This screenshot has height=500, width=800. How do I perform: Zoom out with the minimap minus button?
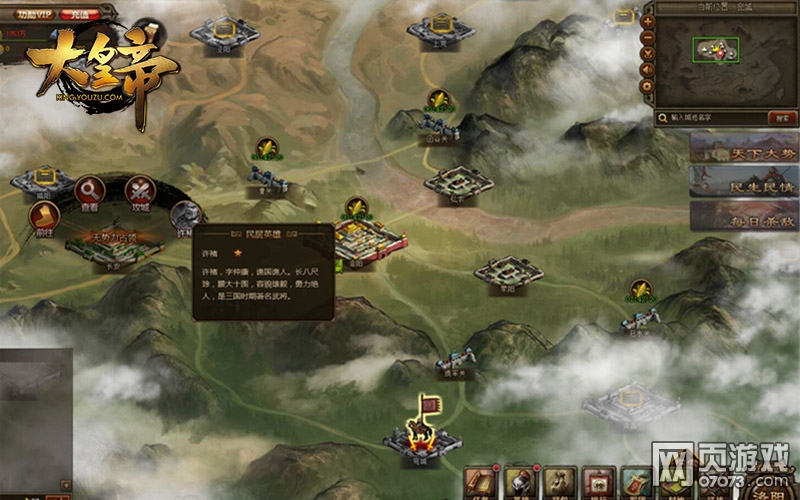[648, 37]
